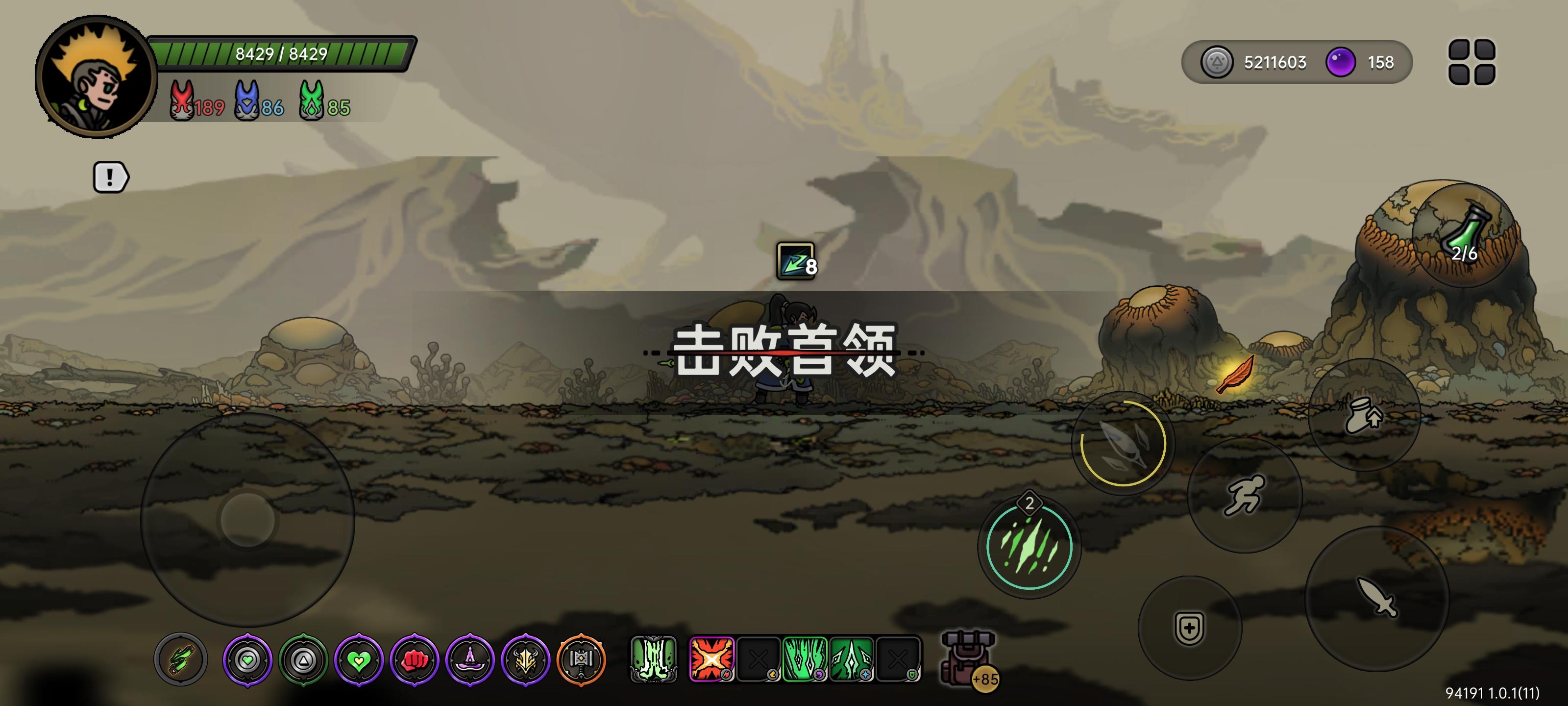1568x706 pixels.
Task: Select the glowing green slingshot equipment icon
Action: coord(180,659)
